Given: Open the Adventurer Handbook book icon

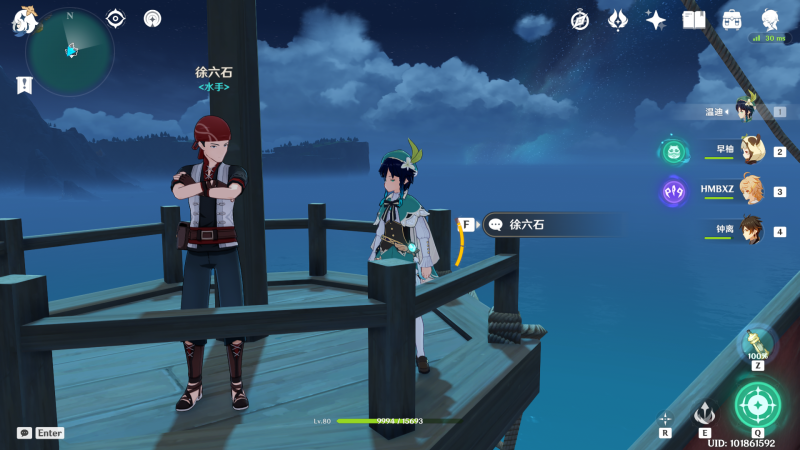Looking at the screenshot, I should point(694,19).
